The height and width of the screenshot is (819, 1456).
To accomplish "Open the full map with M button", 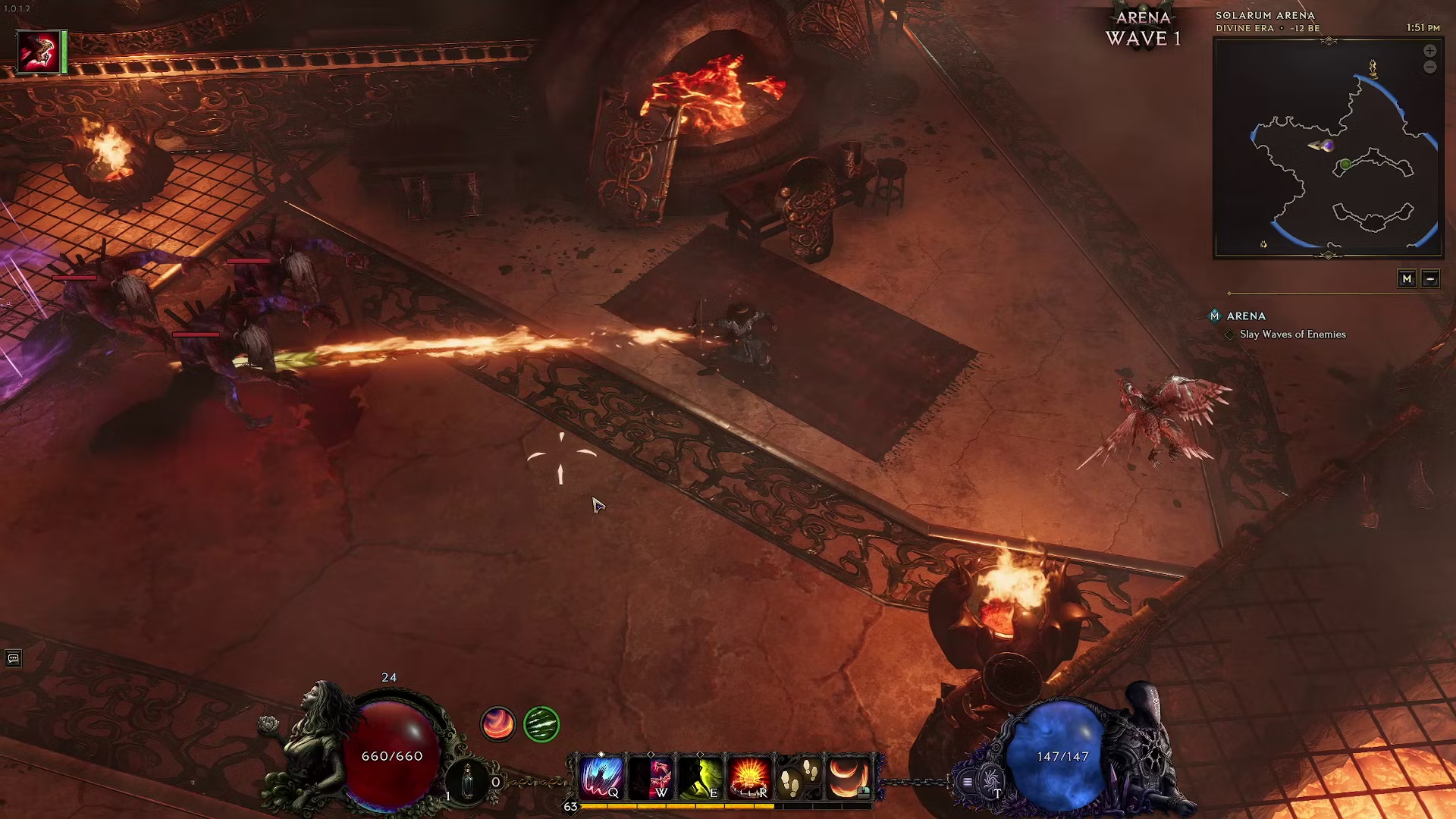I will 1407,279.
